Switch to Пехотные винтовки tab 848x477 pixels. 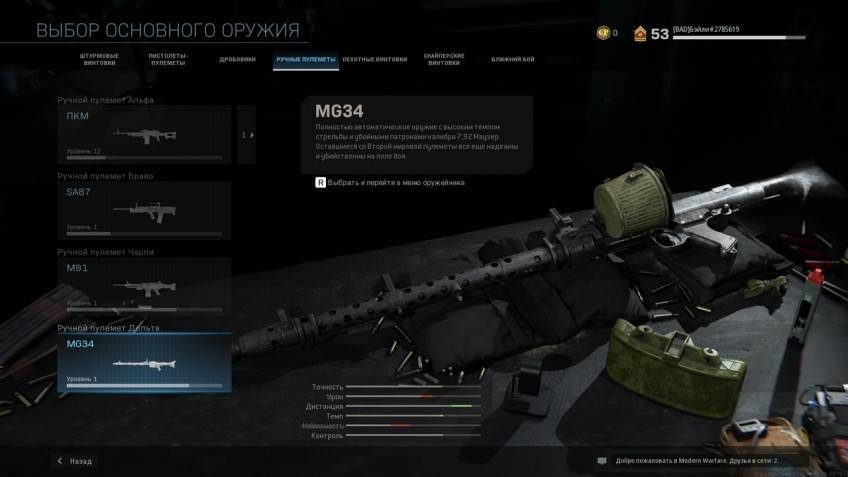tap(375, 60)
